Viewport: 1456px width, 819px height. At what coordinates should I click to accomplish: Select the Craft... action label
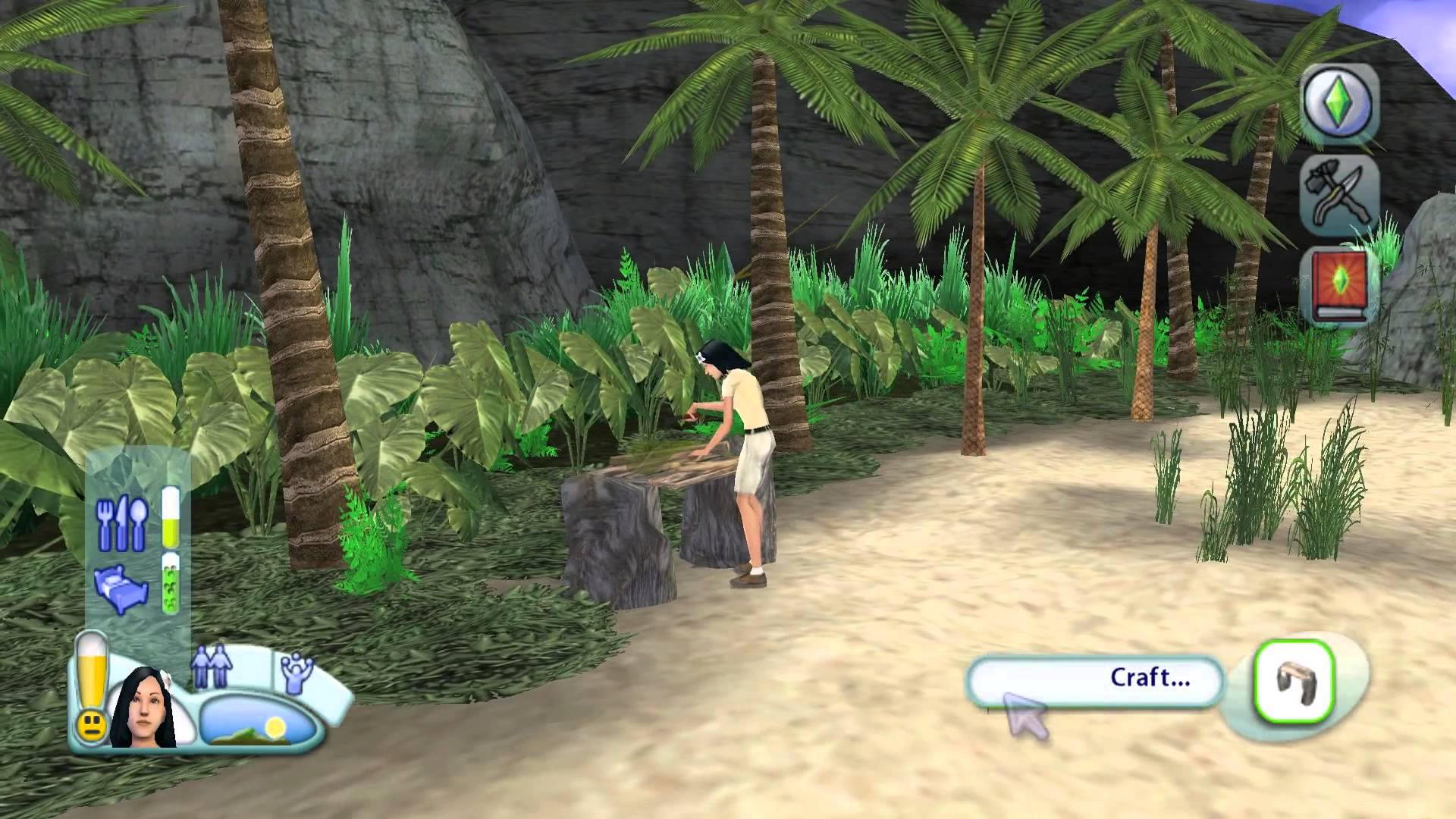(1096, 679)
